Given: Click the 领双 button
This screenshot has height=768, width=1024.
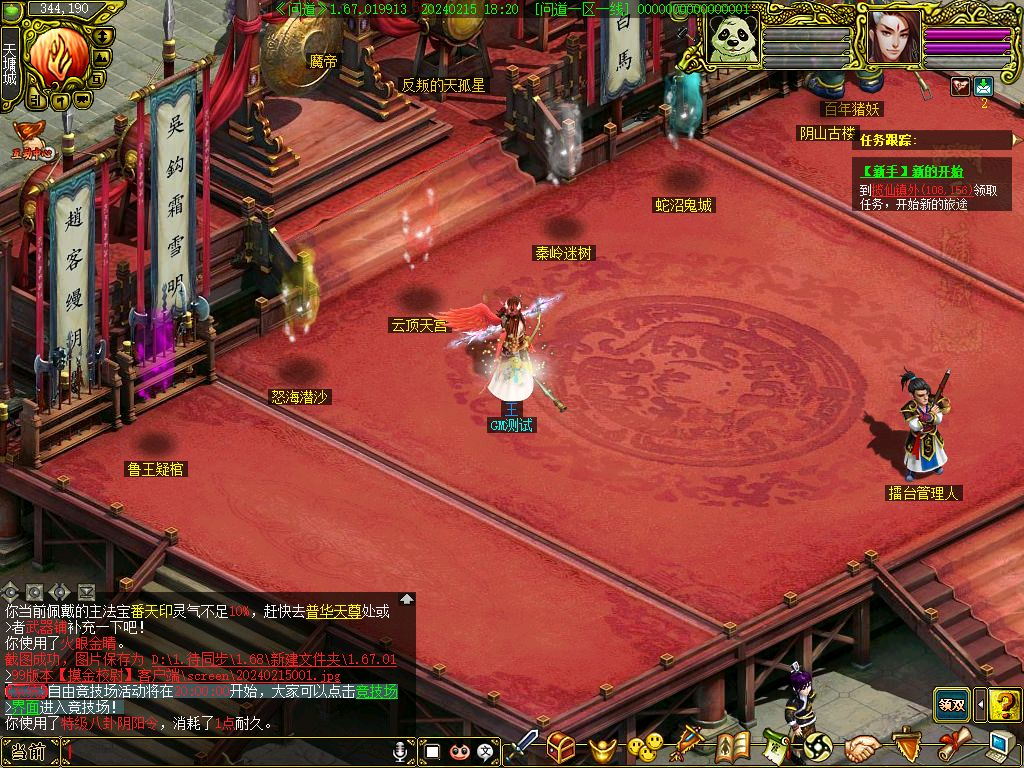Looking at the screenshot, I should click(x=951, y=704).
